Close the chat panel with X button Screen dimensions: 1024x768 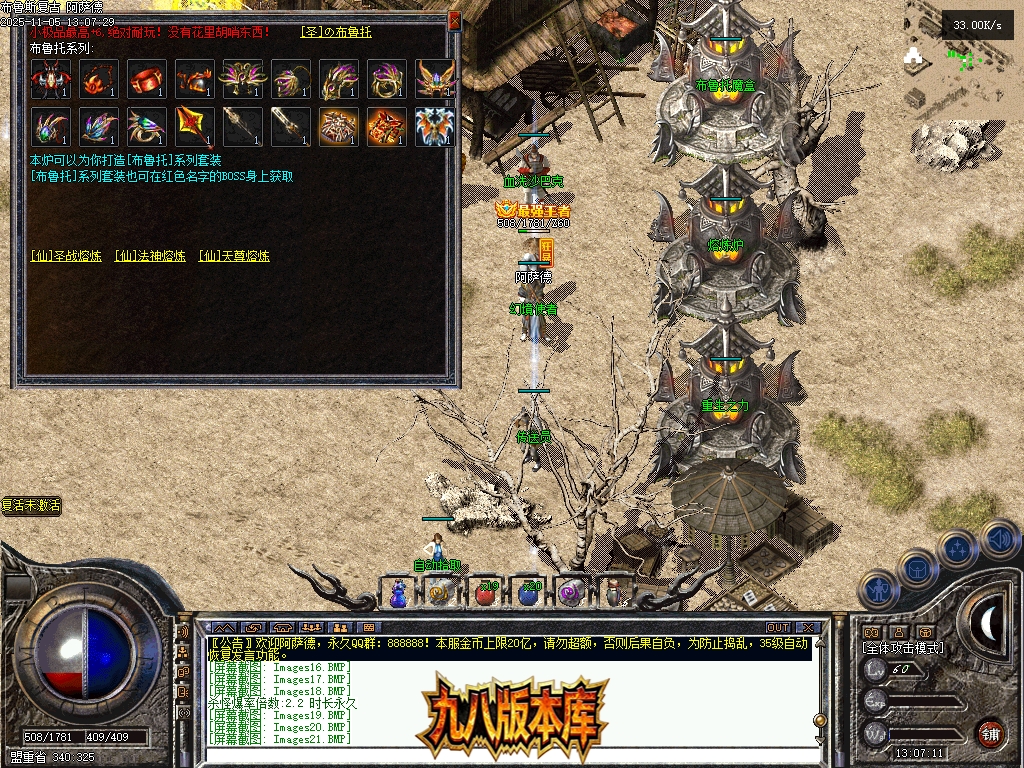pos(809,627)
